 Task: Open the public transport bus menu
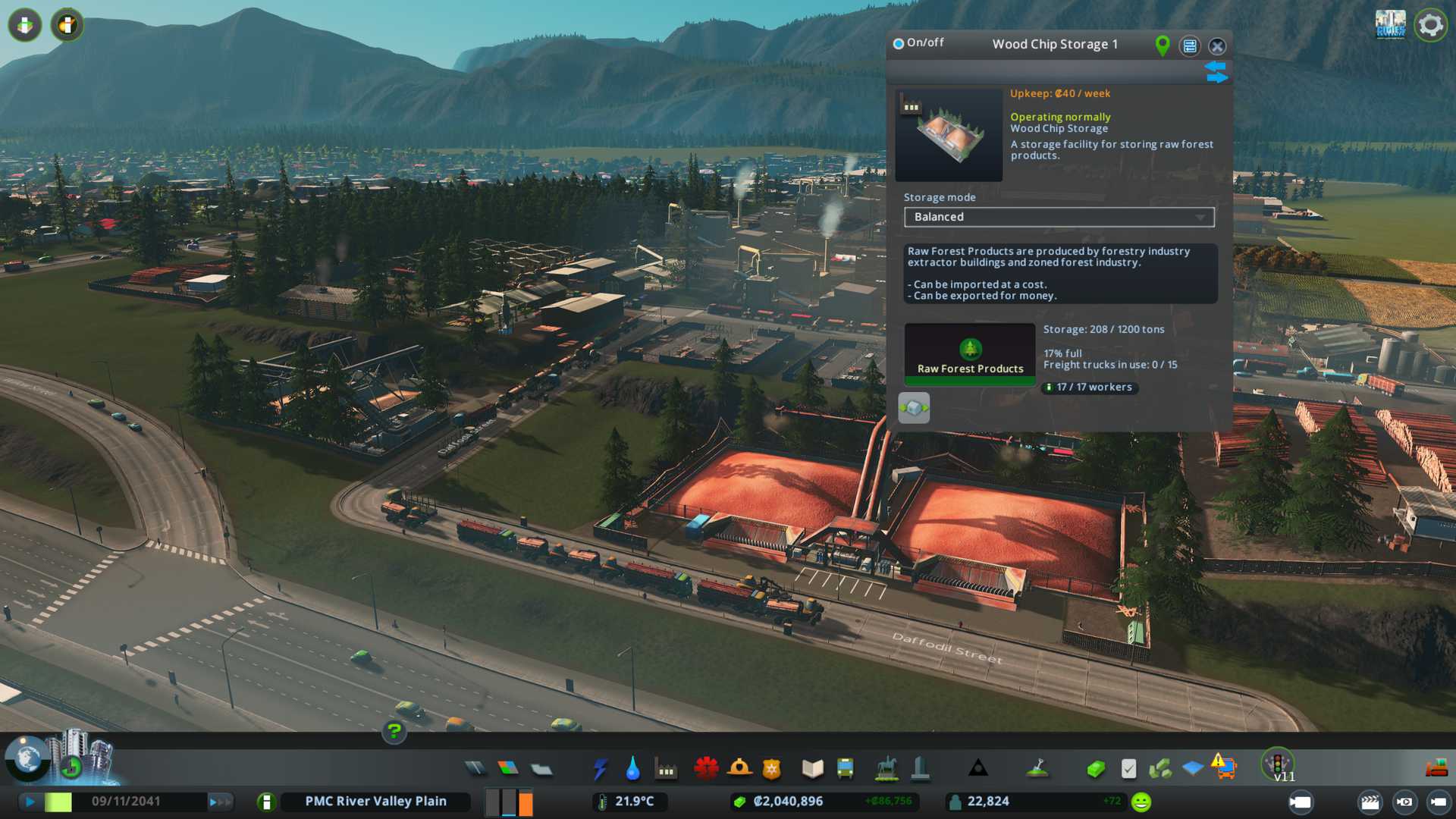tap(845, 769)
